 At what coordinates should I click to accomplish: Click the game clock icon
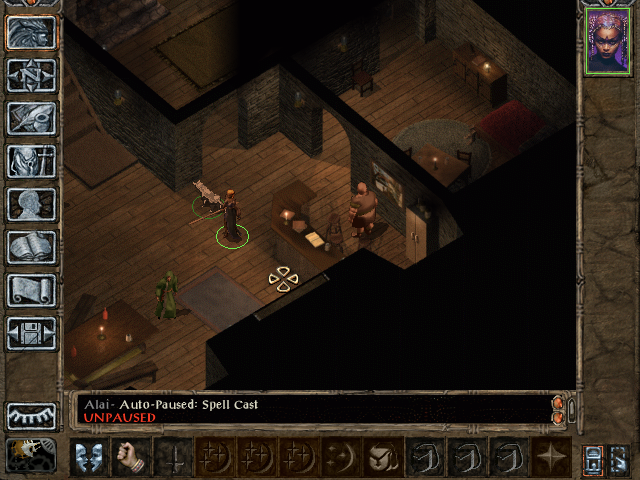(x=31, y=455)
